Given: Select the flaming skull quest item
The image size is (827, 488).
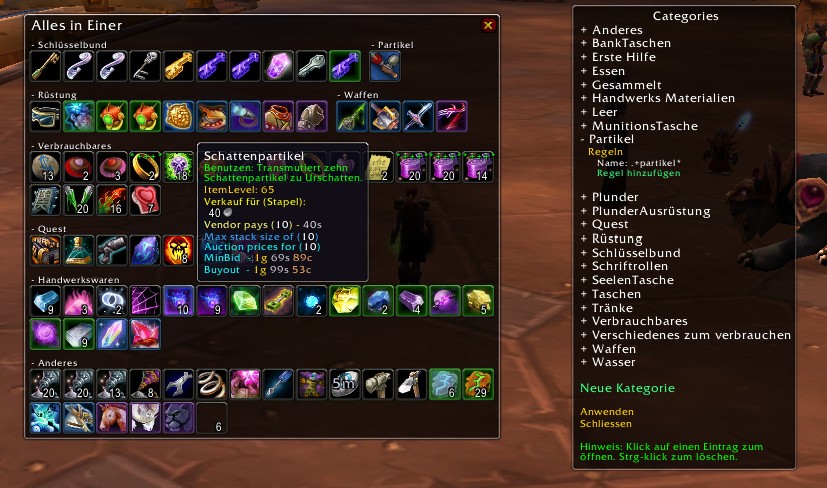Looking at the screenshot, I should [177, 250].
